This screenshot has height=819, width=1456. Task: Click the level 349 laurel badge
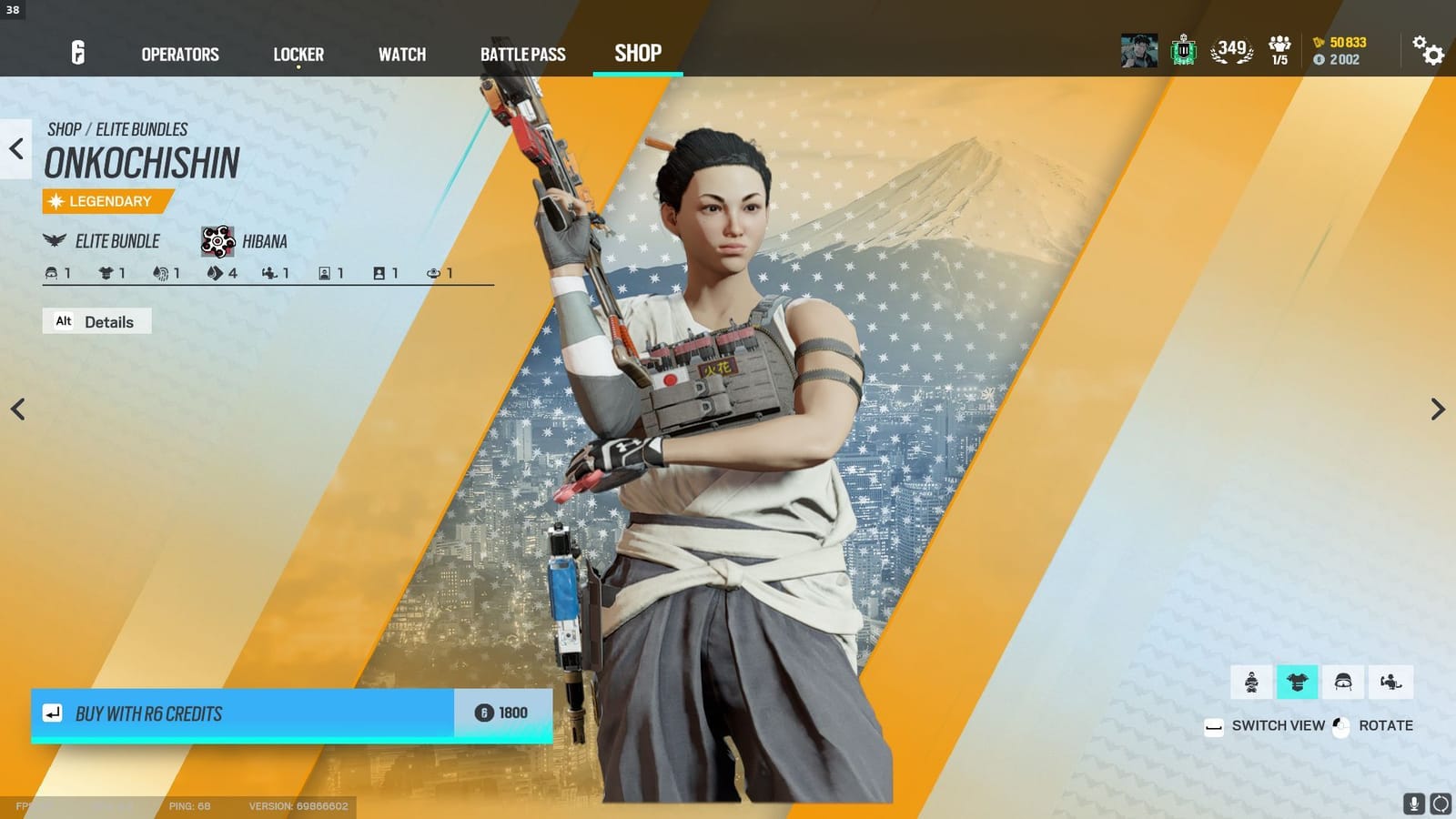click(1231, 52)
